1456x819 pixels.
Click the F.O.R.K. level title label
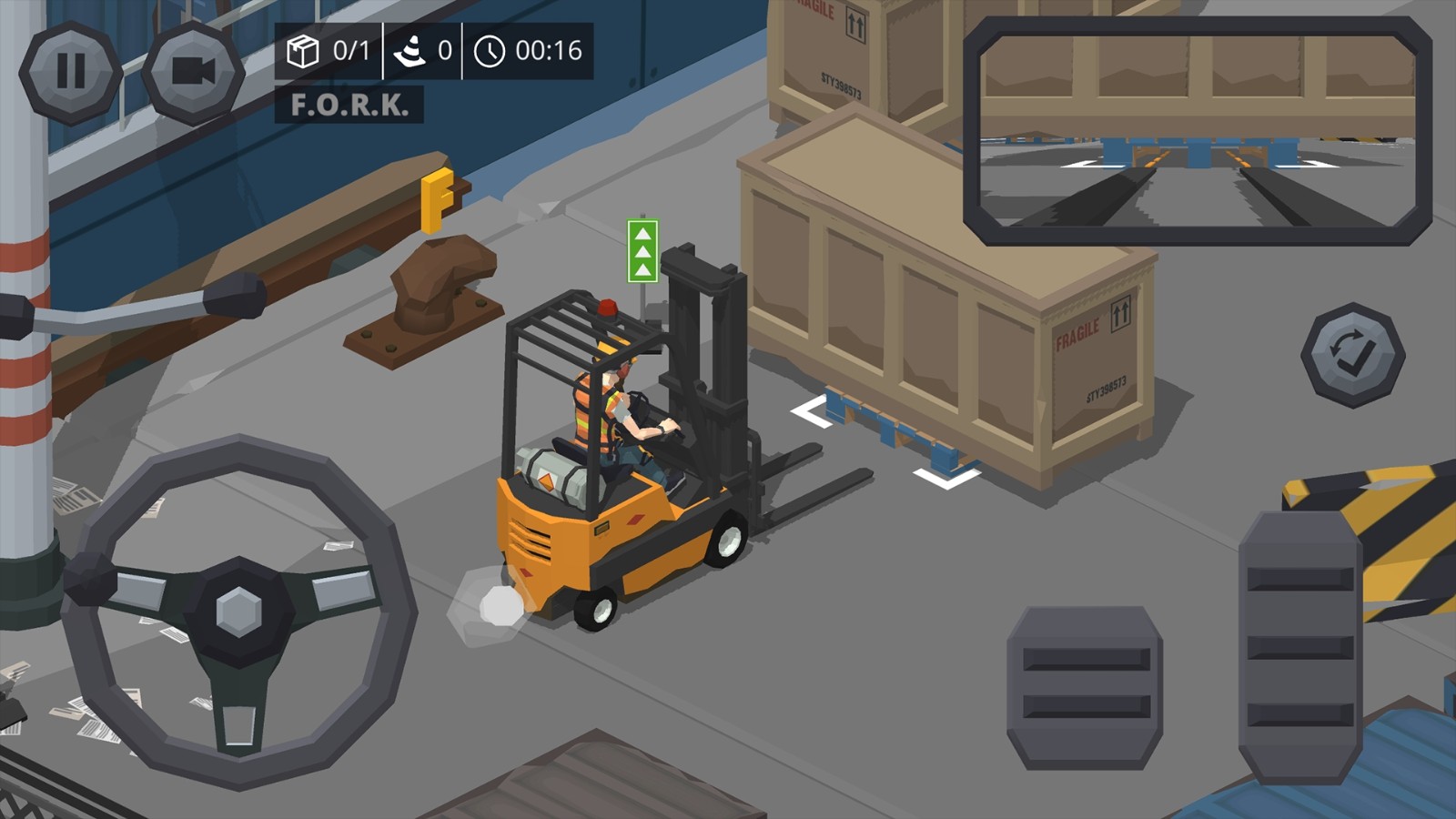click(x=350, y=103)
